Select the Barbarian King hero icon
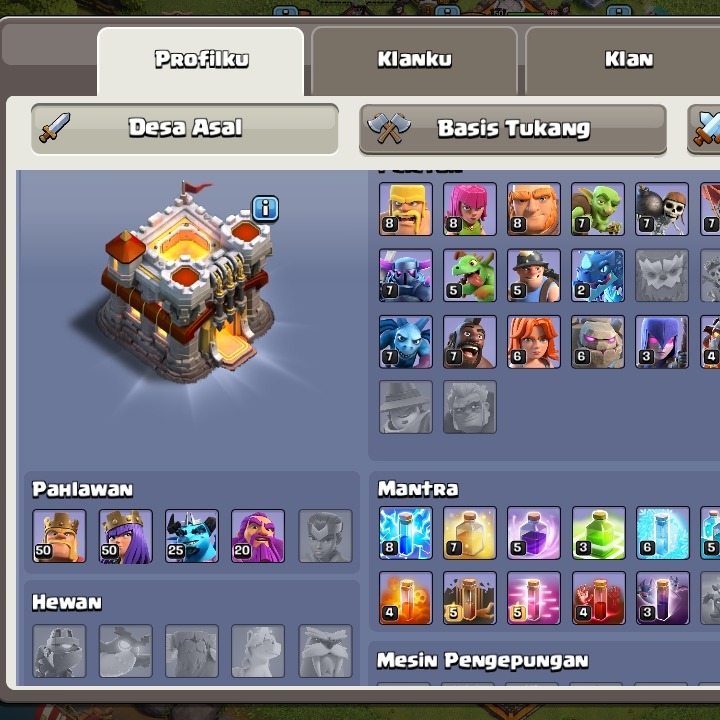The image size is (720, 720). click(x=59, y=536)
